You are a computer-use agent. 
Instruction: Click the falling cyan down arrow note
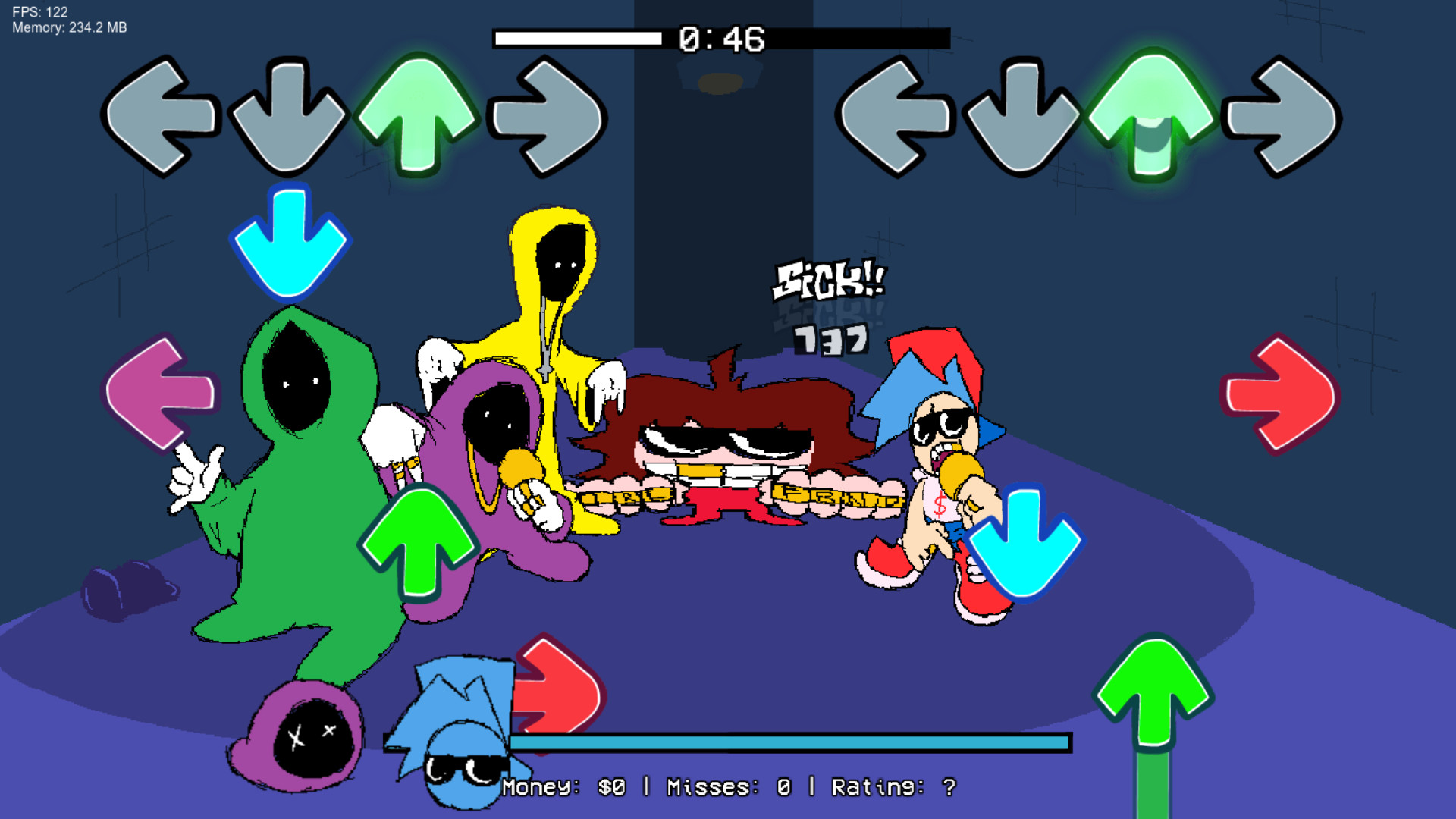pyautogui.click(x=290, y=243)
